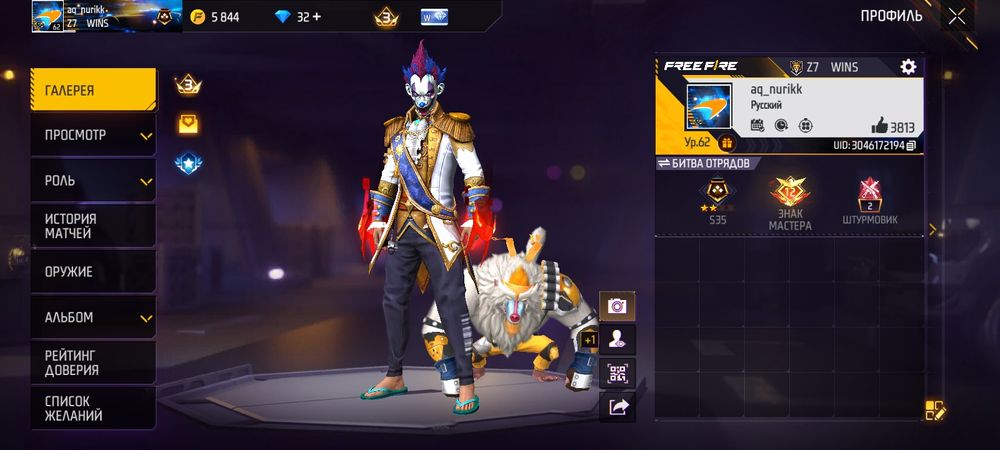This screenshot has width=1000, height=450.
Task: Copy the player UID
Action: [x=911, y=146]
